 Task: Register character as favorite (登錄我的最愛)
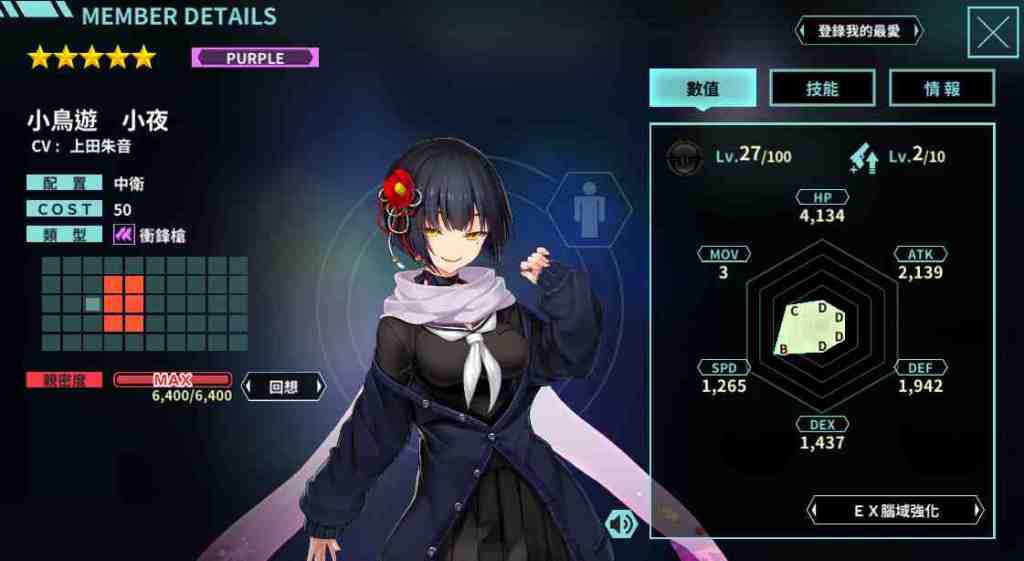[859, 31]
